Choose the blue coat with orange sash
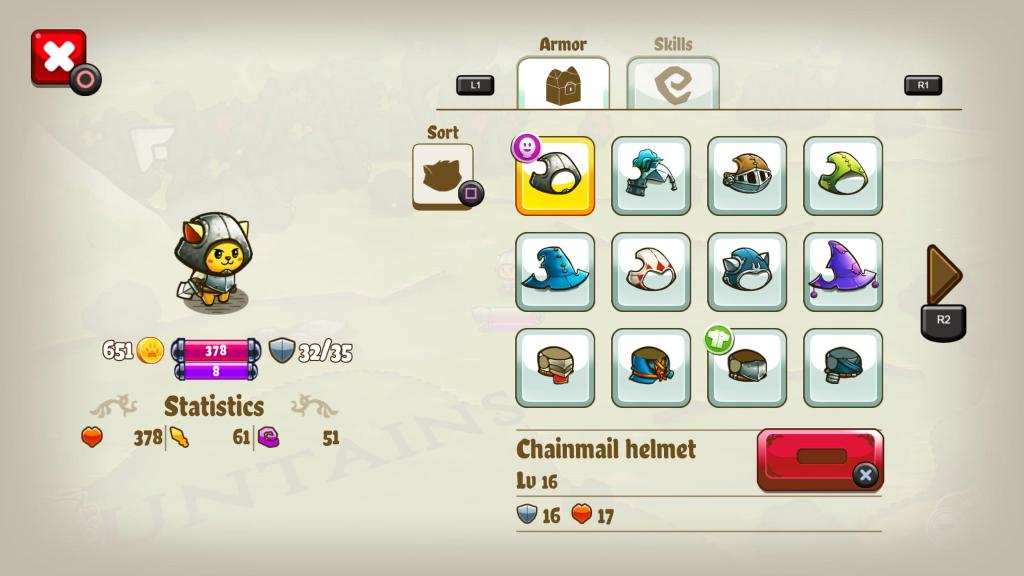This screenshot has width=1024, height=576. (651, 368)
